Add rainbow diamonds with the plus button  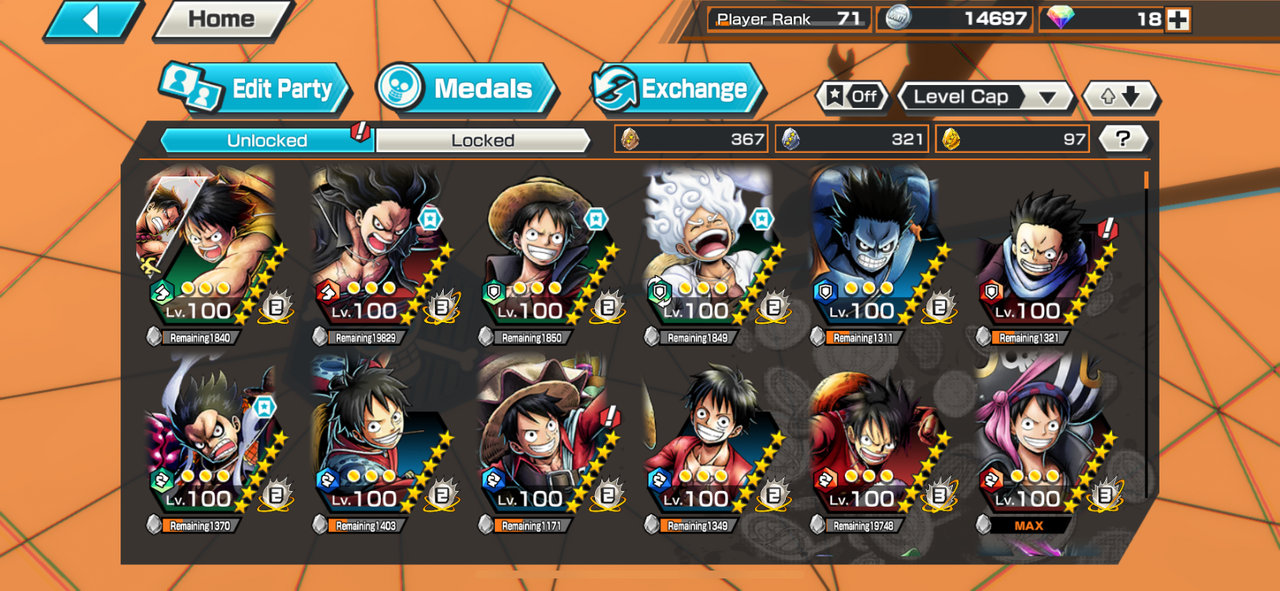click(x=1178, y=19)
